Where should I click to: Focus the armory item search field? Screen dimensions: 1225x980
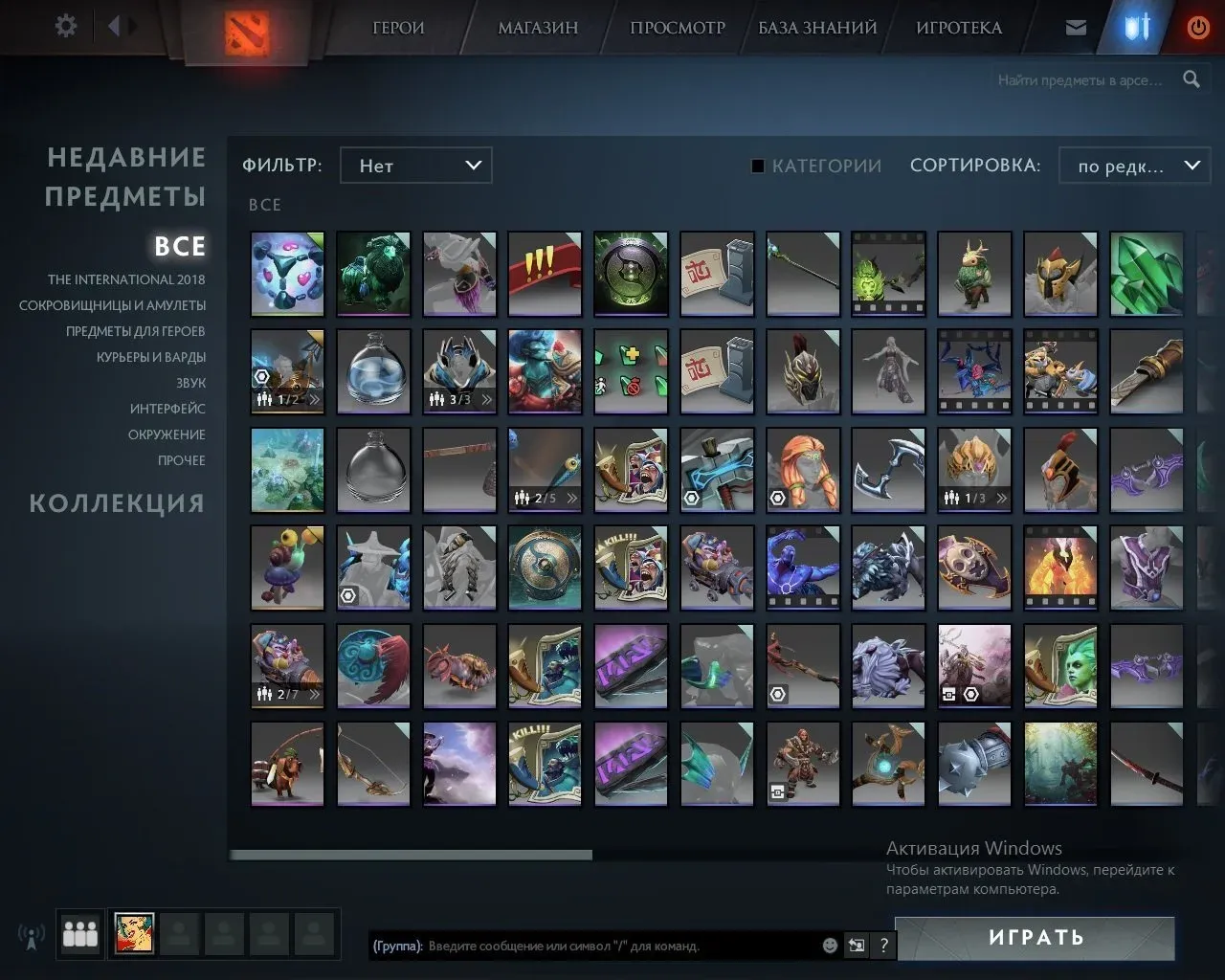[x=1080, y=80]
